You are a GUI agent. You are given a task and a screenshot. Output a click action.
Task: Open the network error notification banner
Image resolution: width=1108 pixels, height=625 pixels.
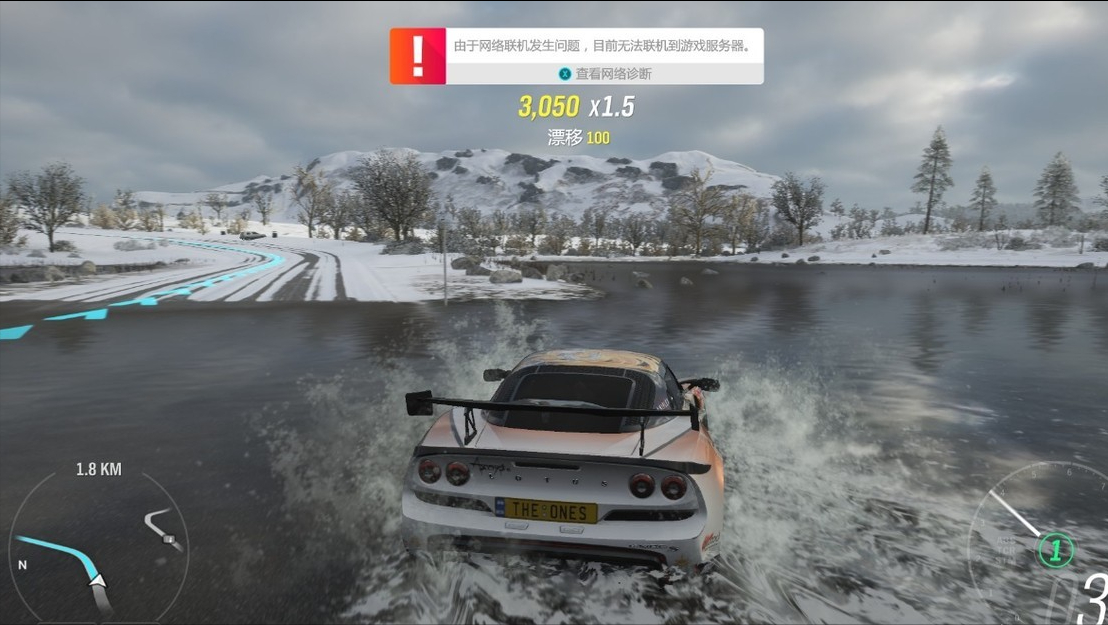(602, 46)
